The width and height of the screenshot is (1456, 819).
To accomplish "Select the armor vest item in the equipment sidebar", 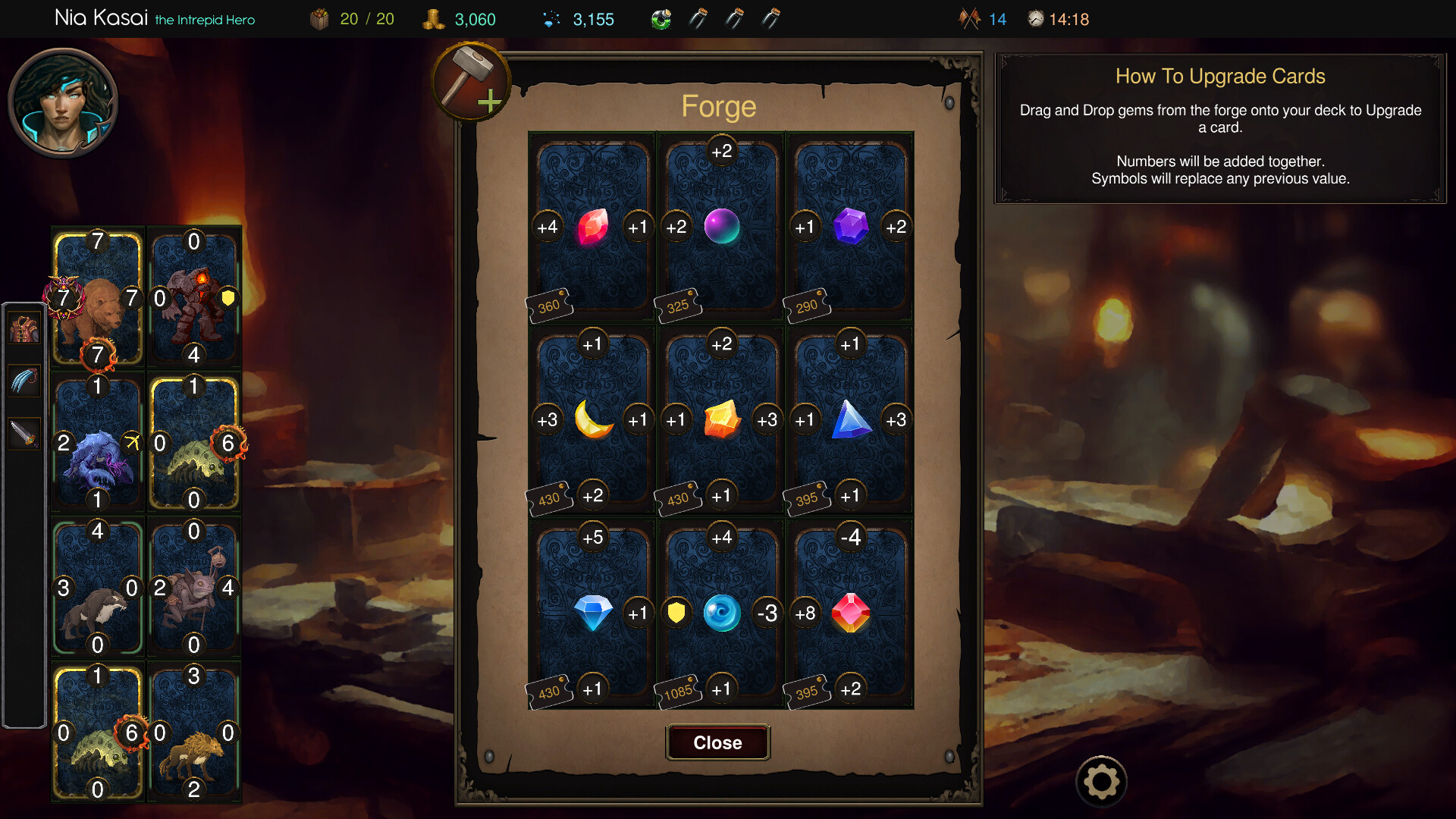I will [24, 328].
